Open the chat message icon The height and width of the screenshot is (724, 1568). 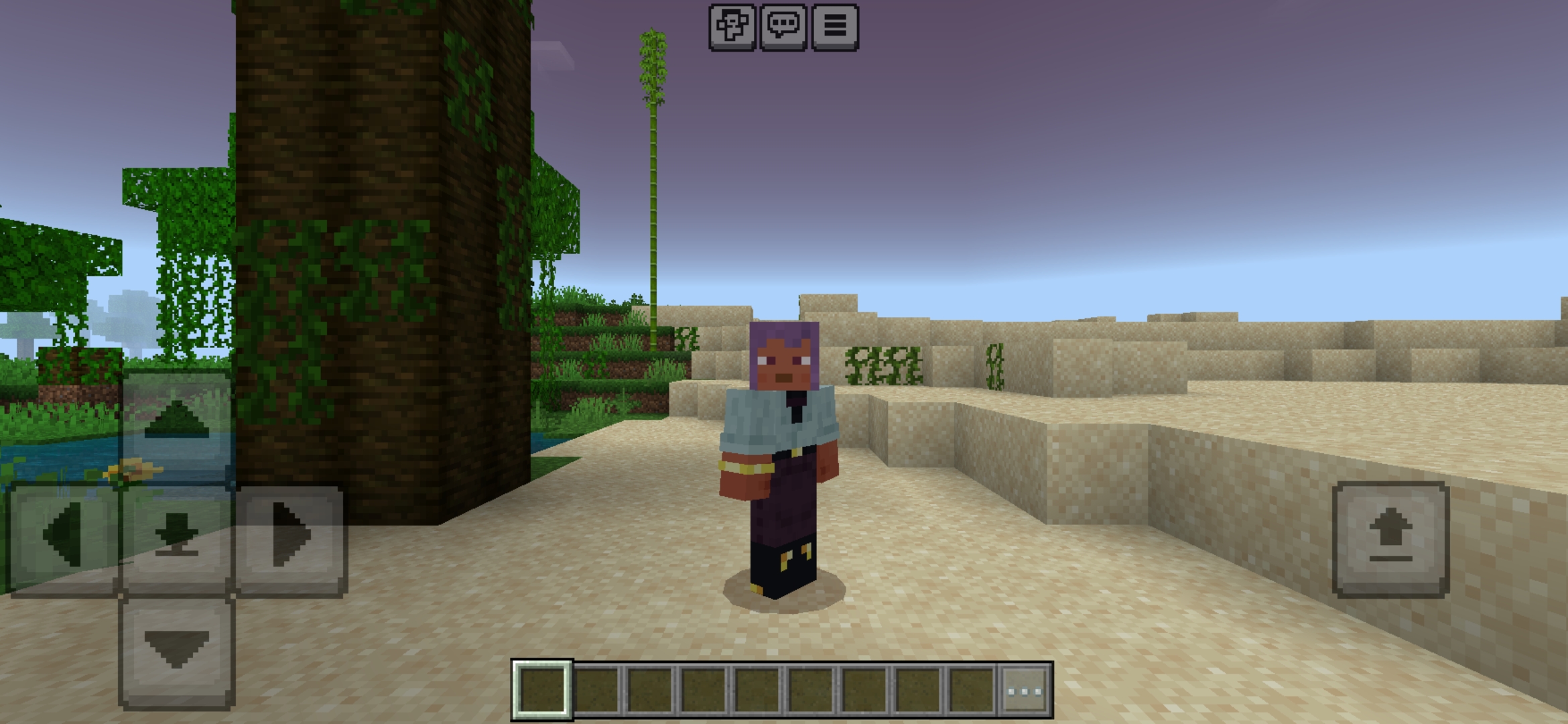(783, 25)
